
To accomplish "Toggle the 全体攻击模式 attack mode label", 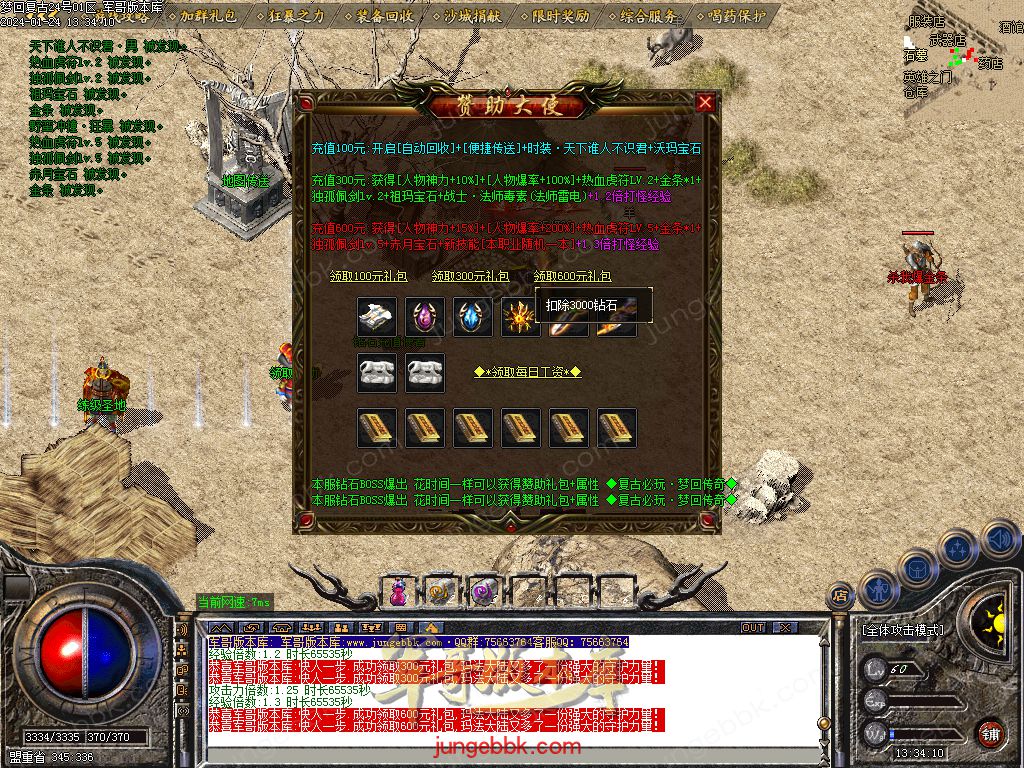I will click(x=902, y=631).
